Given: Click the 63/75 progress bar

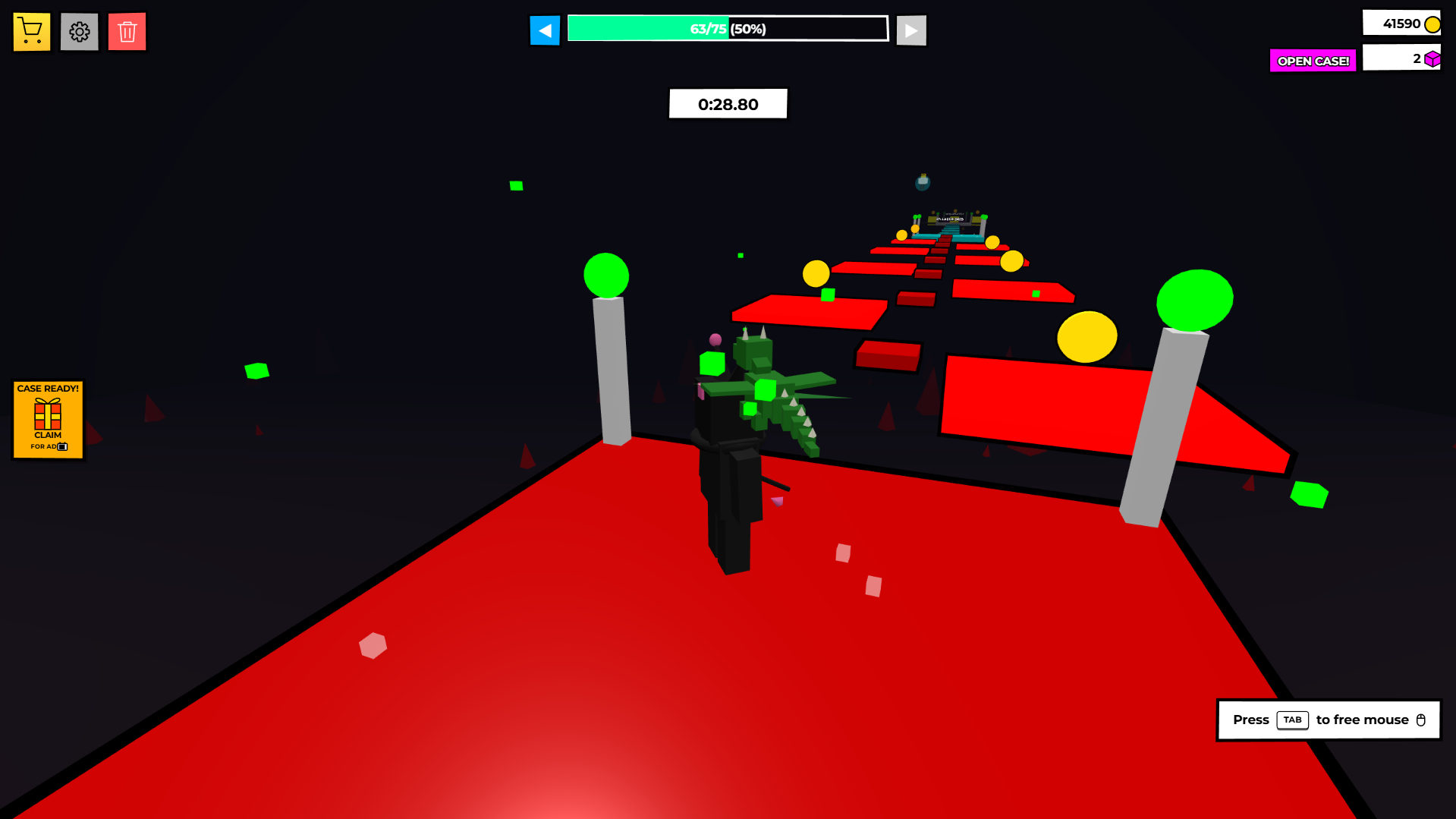Looking at the screenshot, I should tap(727, 28).
